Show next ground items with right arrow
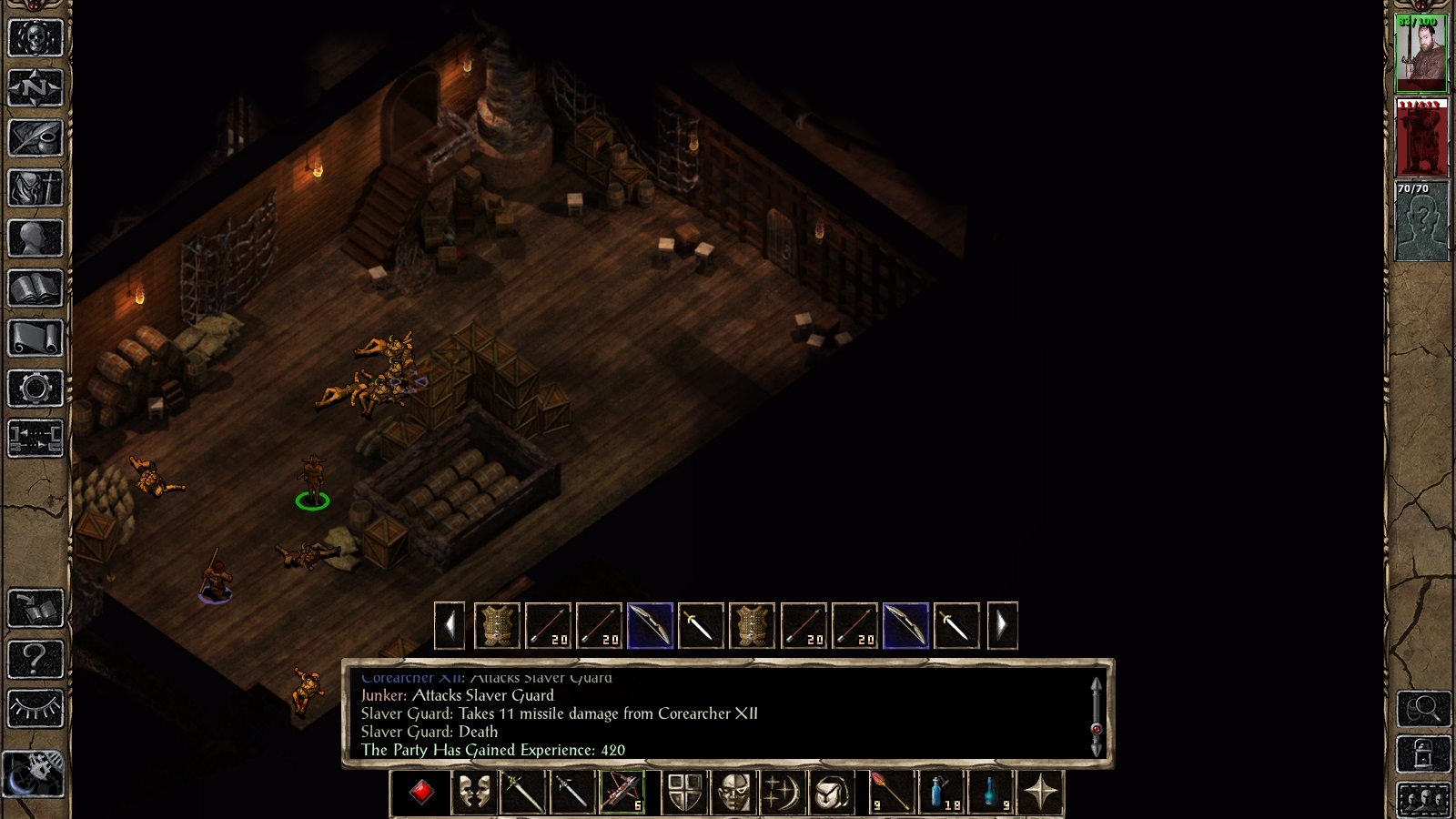Image resolution: width=1456 pixels, height=819 pixels. pyautogui.click(x=1002, y=626)
